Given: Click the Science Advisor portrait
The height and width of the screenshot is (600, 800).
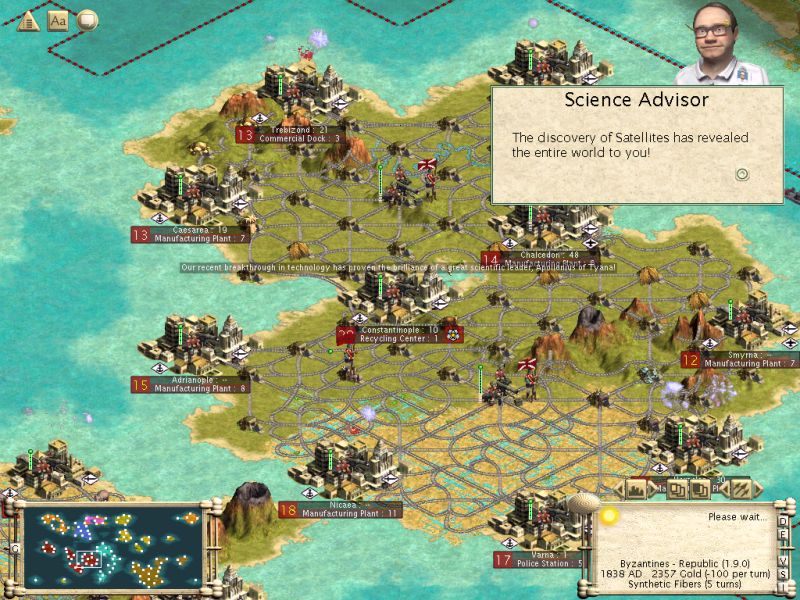Looking at the screenshot, I should point(714,42).
